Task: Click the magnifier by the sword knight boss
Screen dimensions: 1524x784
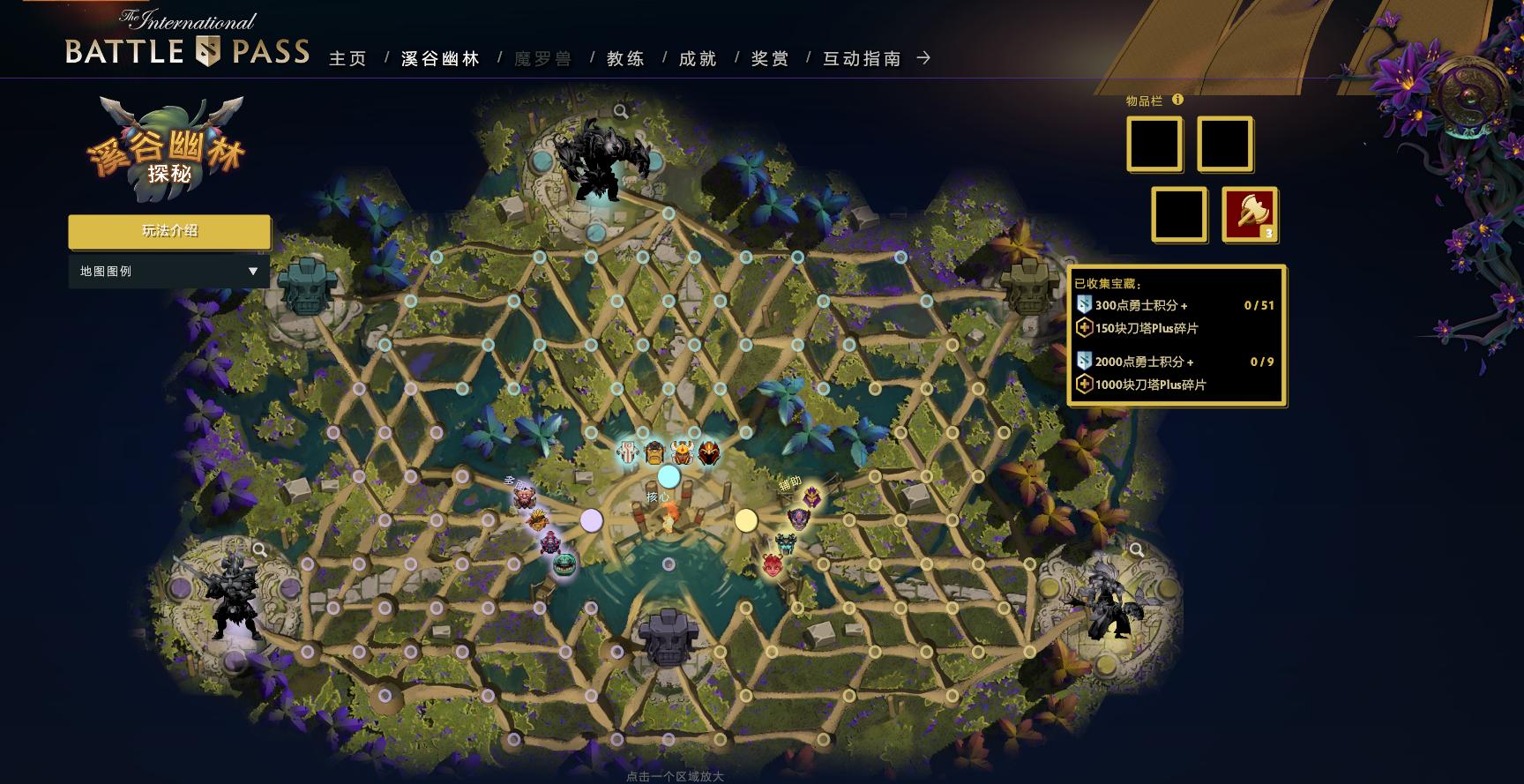Action: click(x=259, y=549)
